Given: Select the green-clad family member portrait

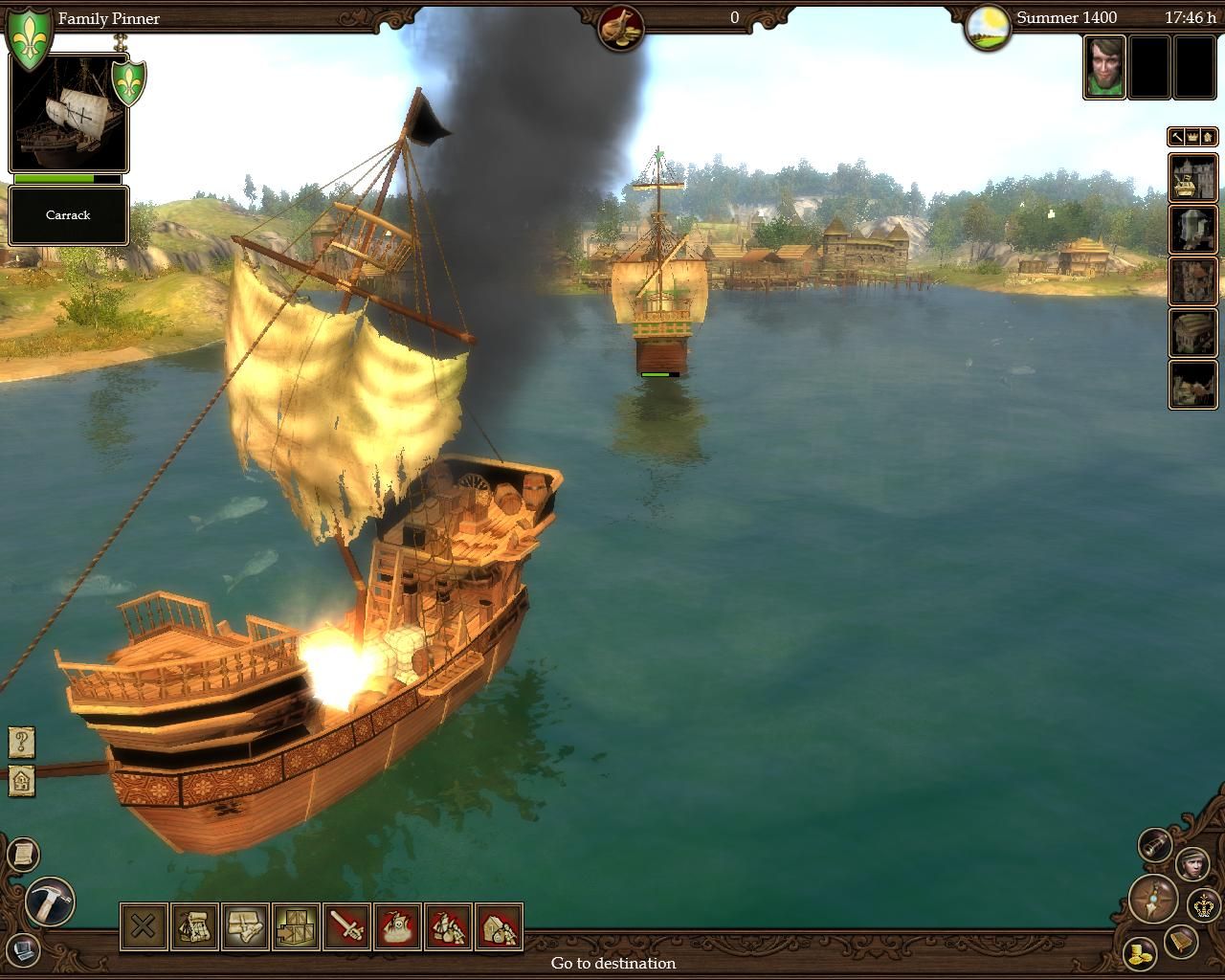Looking at the screenshot, I should click(1103, 66).
